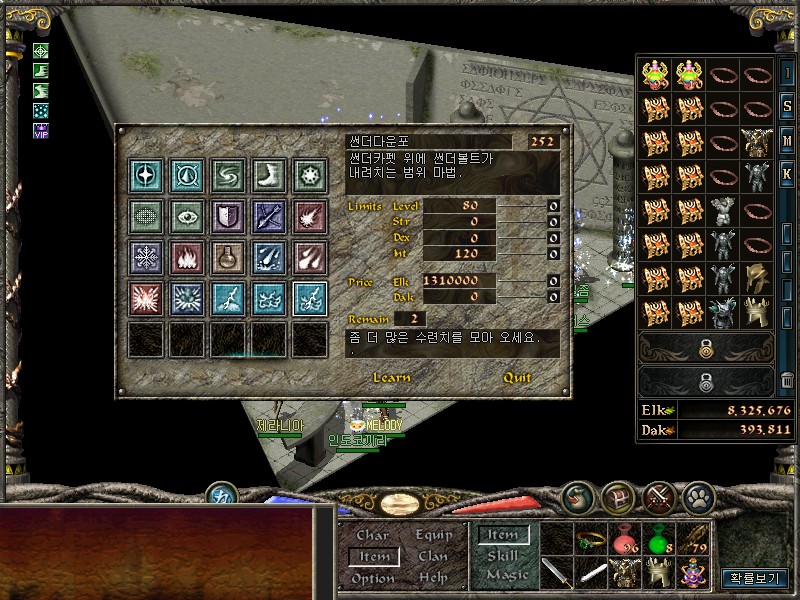This screenshot has height=600, width=800.
Task: Open the Clan menu
Action: pyautogui.click(x=433, y=557)
